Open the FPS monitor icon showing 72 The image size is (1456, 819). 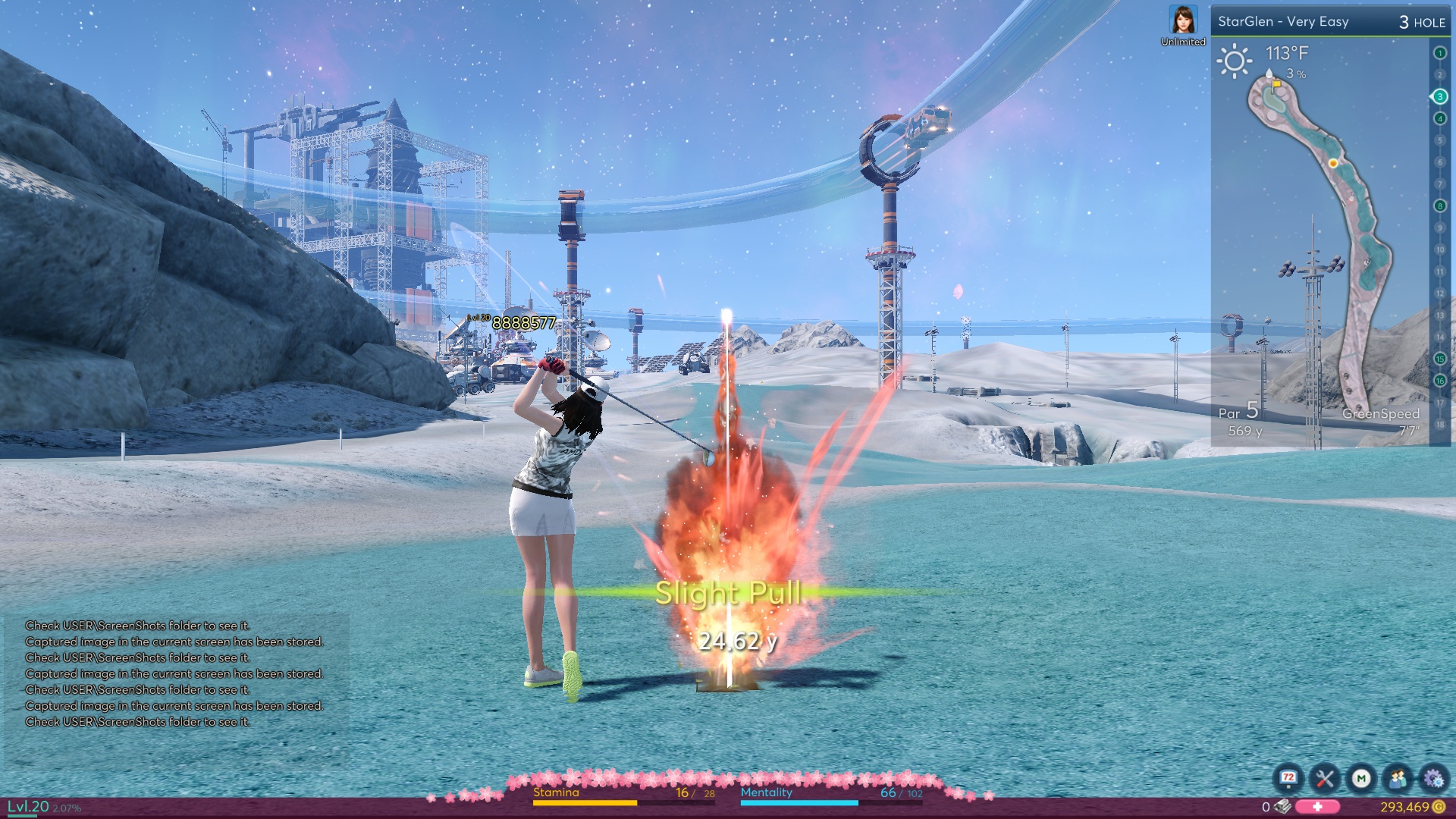(1288, 778)
